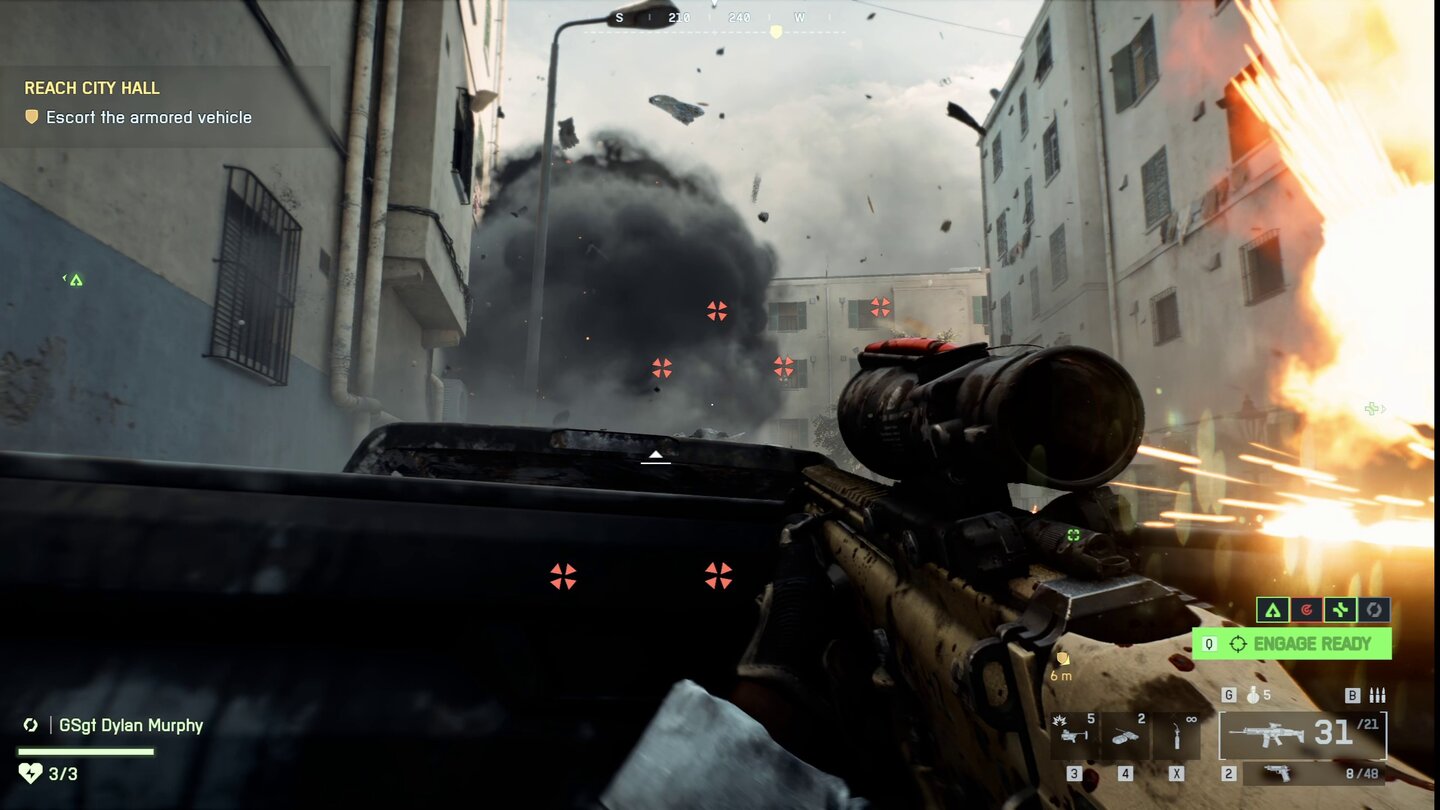Click the Escort the armored vehicle objective text
This screenshot has width=1440, height=810.
(150, 117)
